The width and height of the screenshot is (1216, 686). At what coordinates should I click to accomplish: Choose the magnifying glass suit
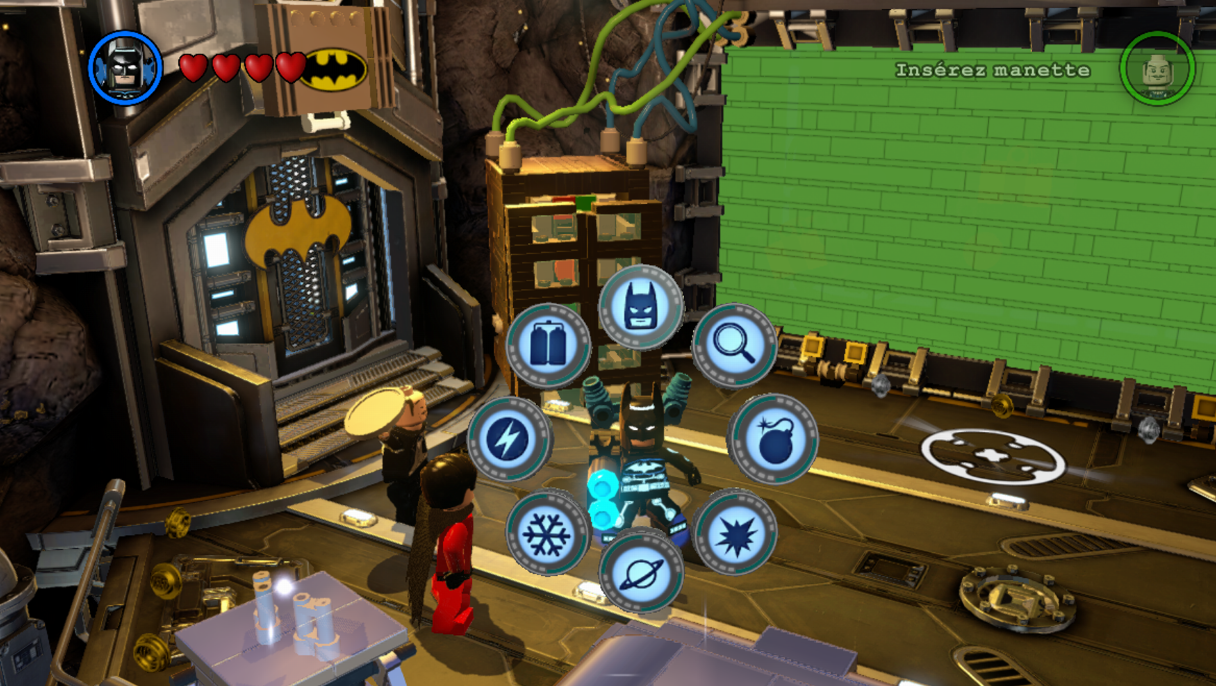click(734, 344)
